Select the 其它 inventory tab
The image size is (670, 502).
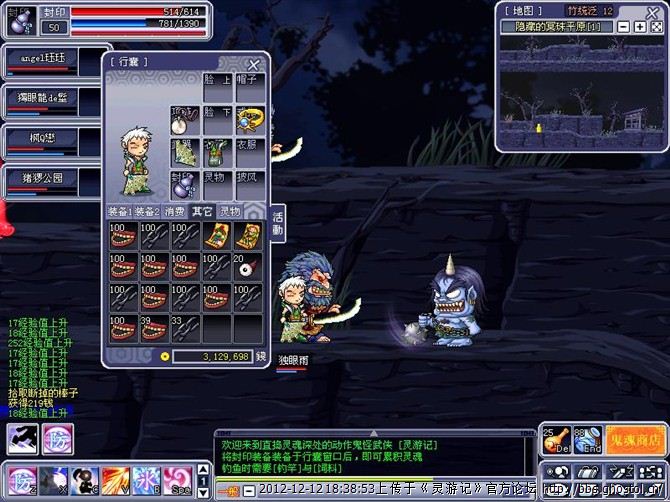click(202, 211)
